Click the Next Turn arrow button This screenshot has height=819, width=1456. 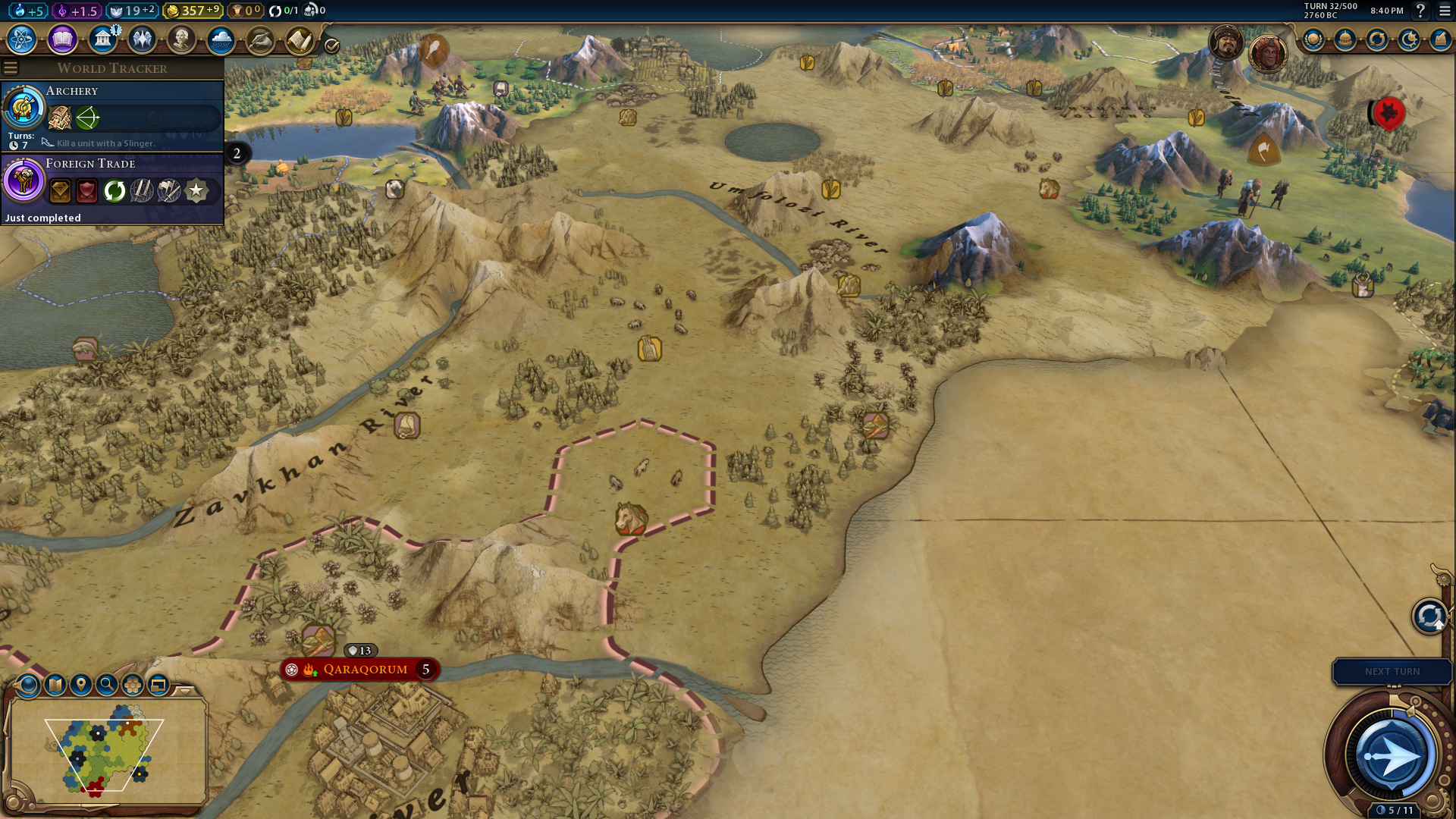coord(1391,755)
